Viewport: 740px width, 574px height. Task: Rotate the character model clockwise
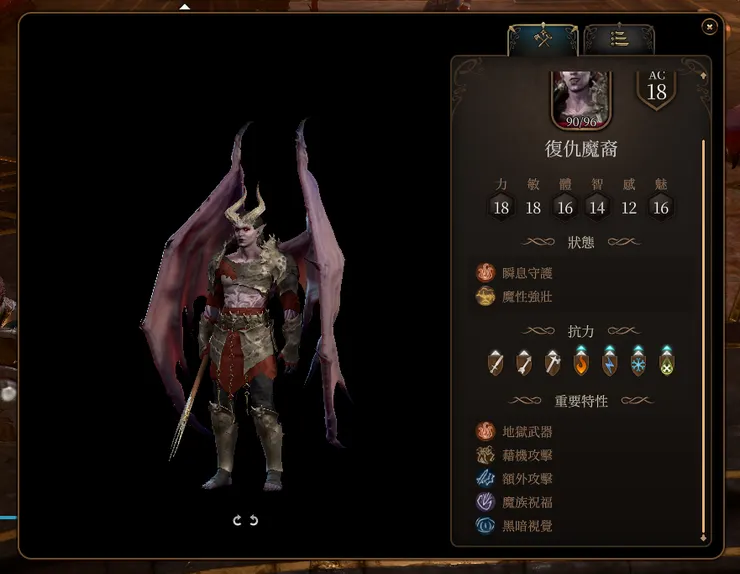pyautogui.click(x=238, y=520)
